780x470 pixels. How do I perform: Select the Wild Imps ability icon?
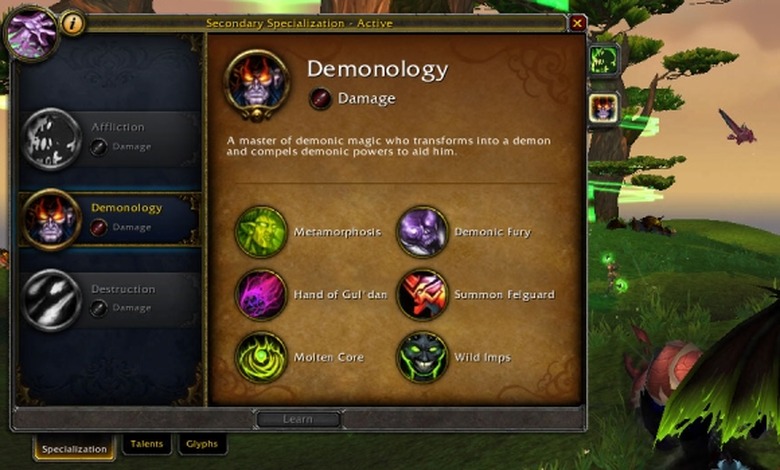pyautogui.click(x=422, y=357)
